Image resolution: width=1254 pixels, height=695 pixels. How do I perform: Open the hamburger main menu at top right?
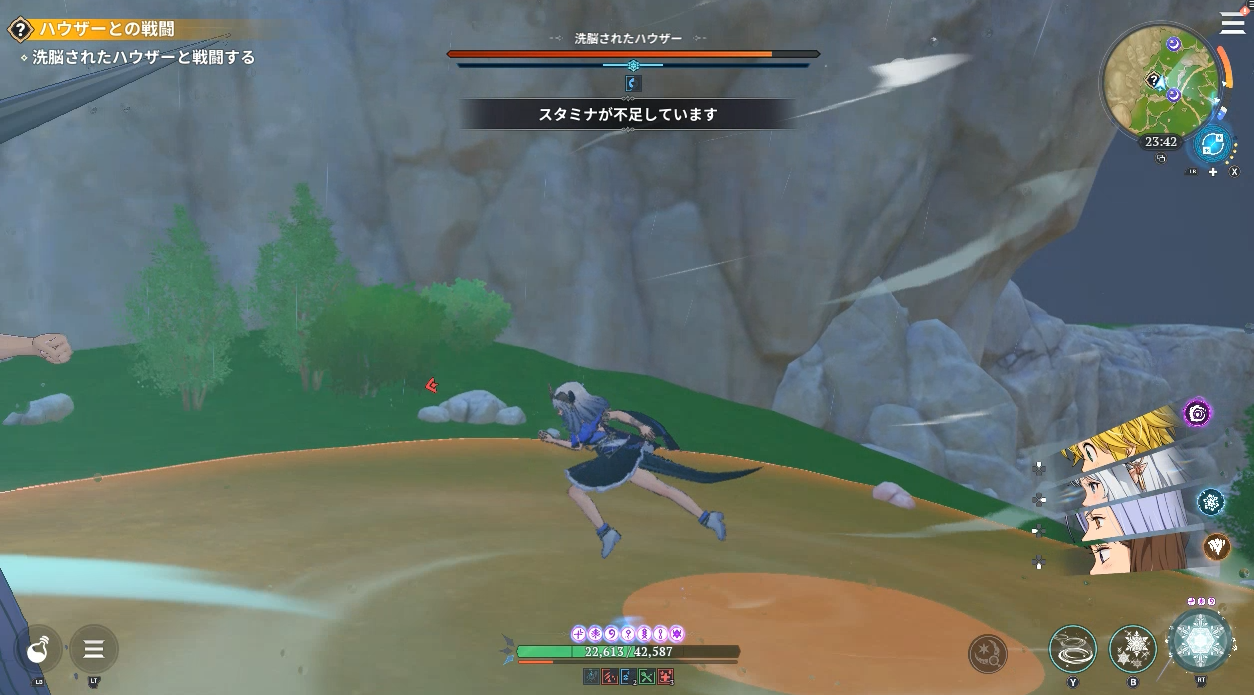[1232, 22]
